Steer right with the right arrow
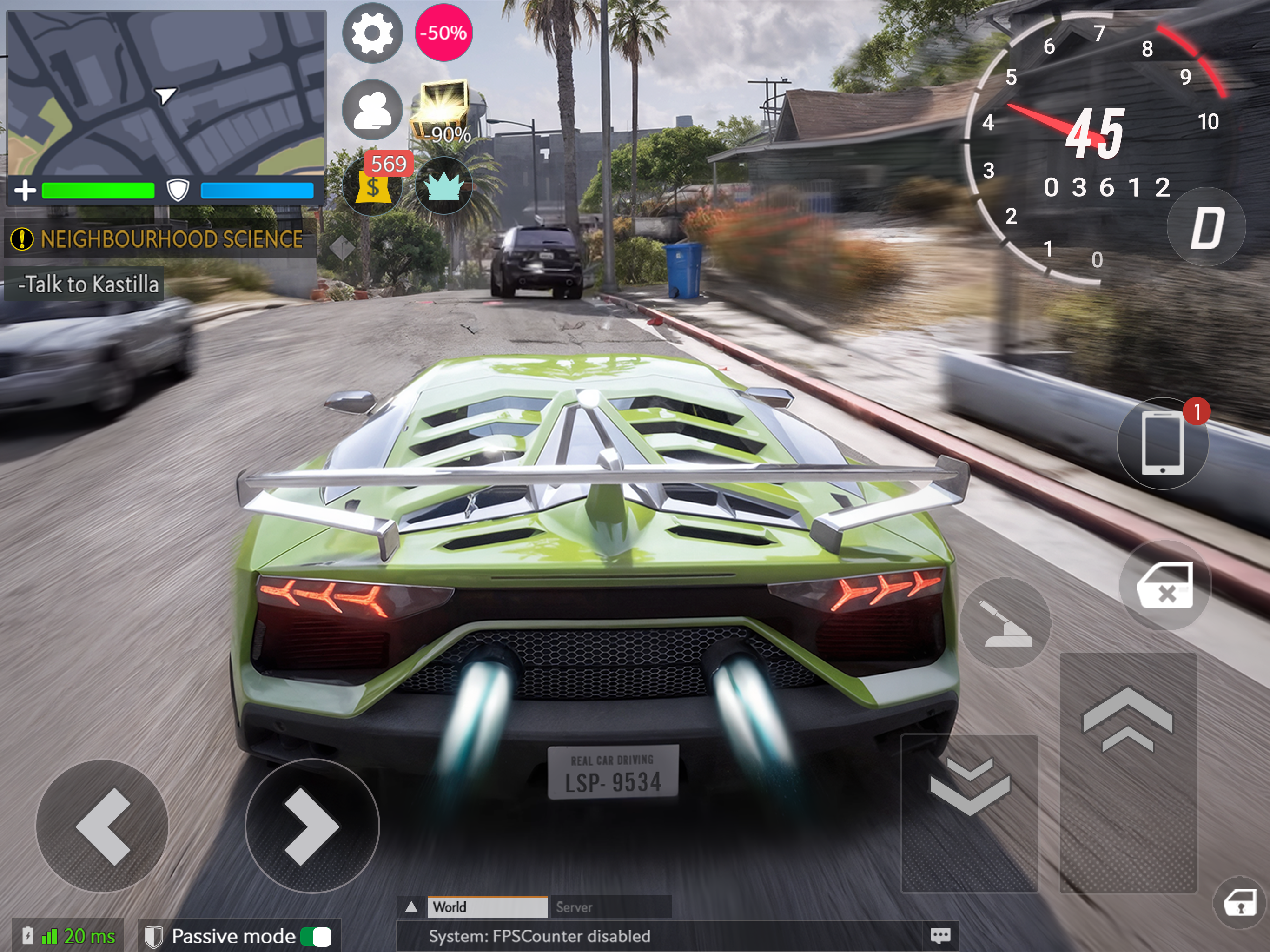Viewport: 1270px width, 952px height. [312, 826]
